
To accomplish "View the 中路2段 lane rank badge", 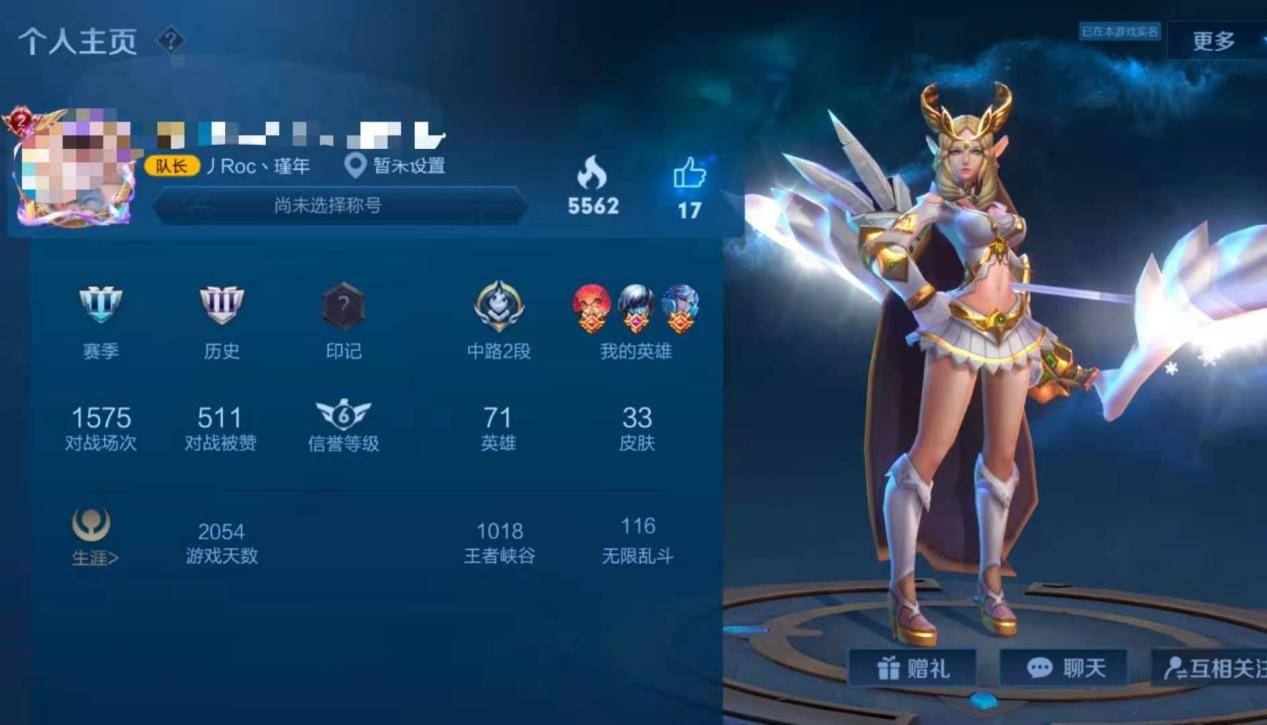I will [498, 306].
